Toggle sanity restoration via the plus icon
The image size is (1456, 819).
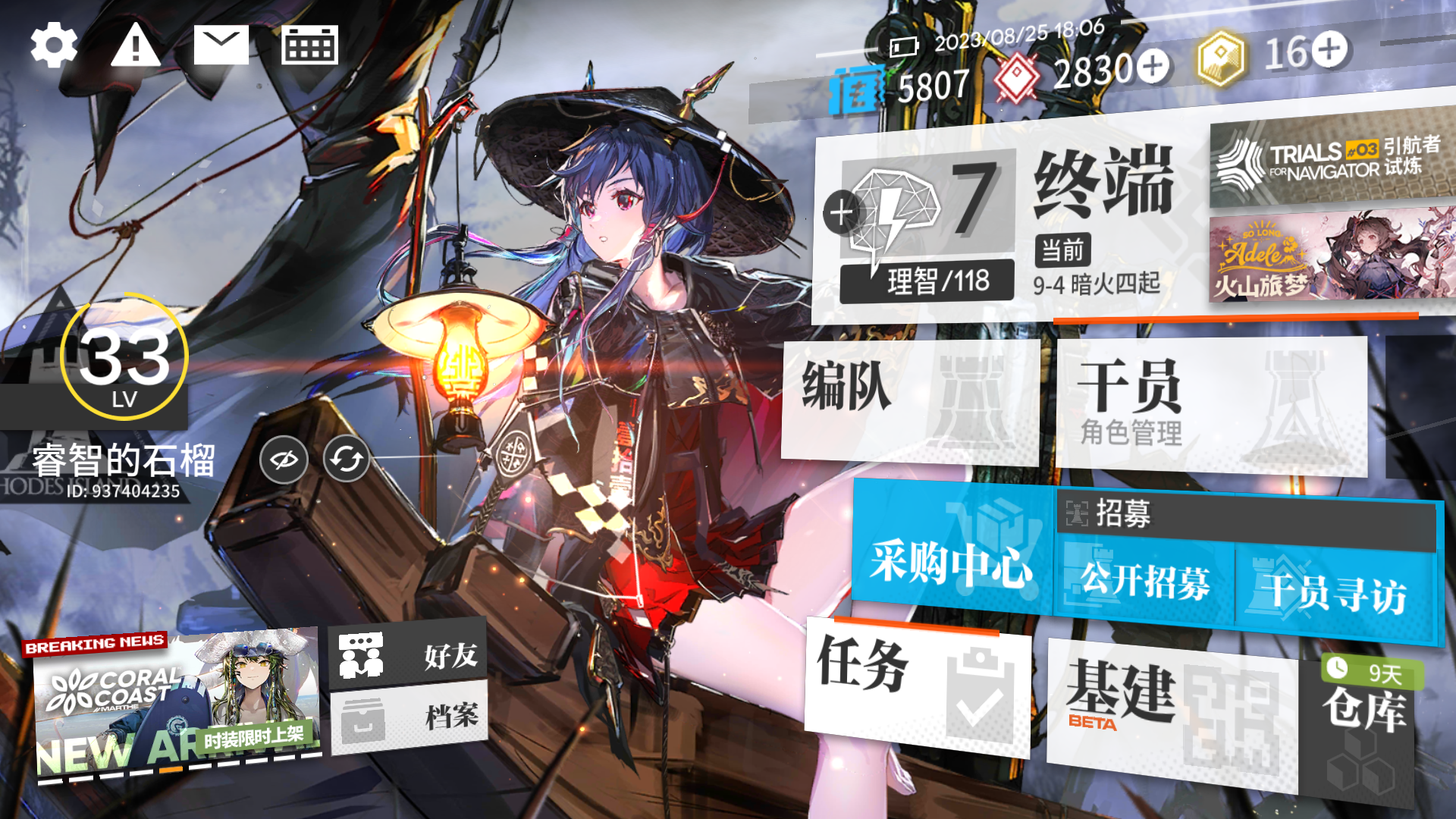(x=840, y=212)
